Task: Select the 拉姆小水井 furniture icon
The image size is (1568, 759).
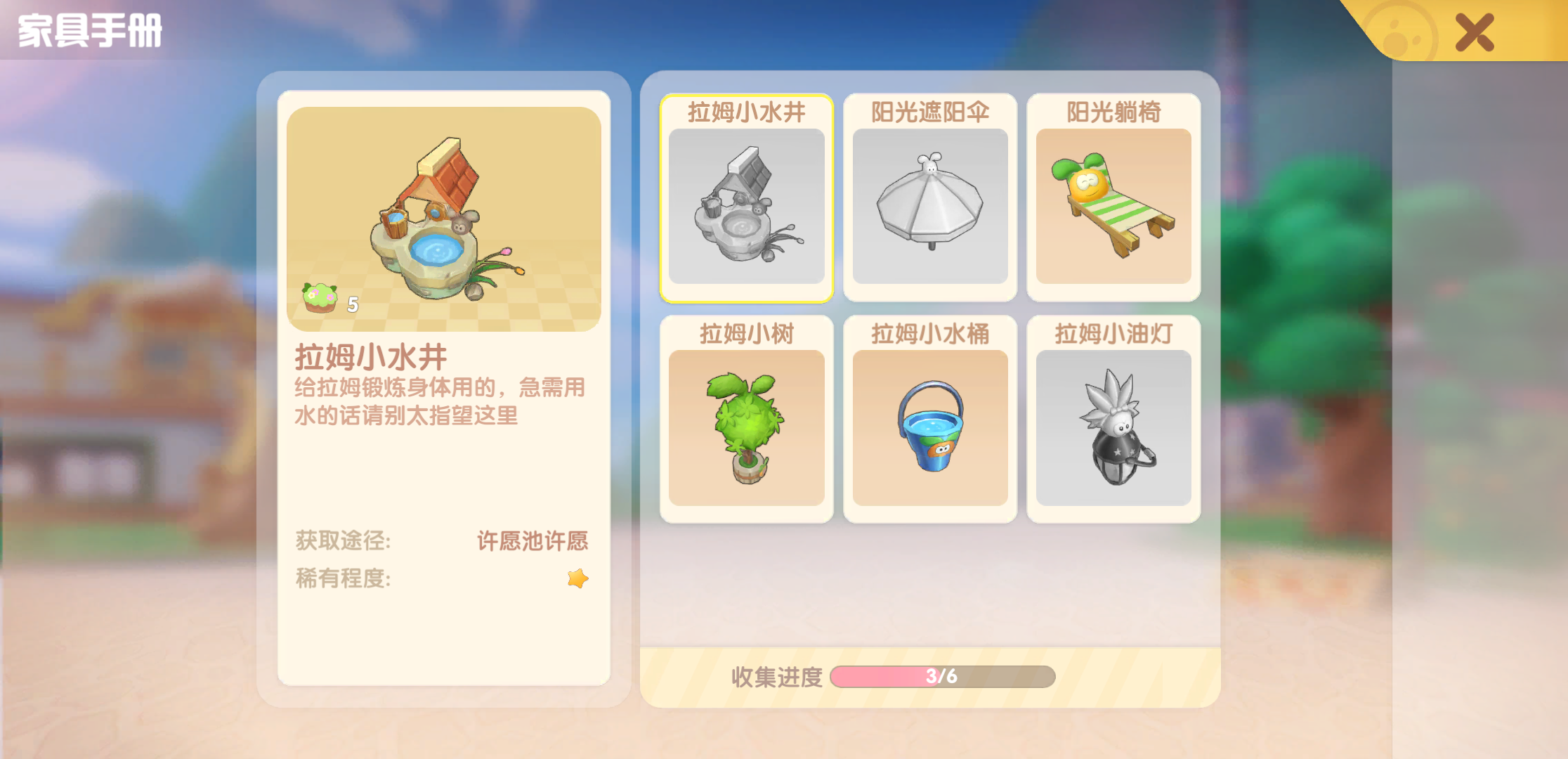Action: click(x=746, y=207)
